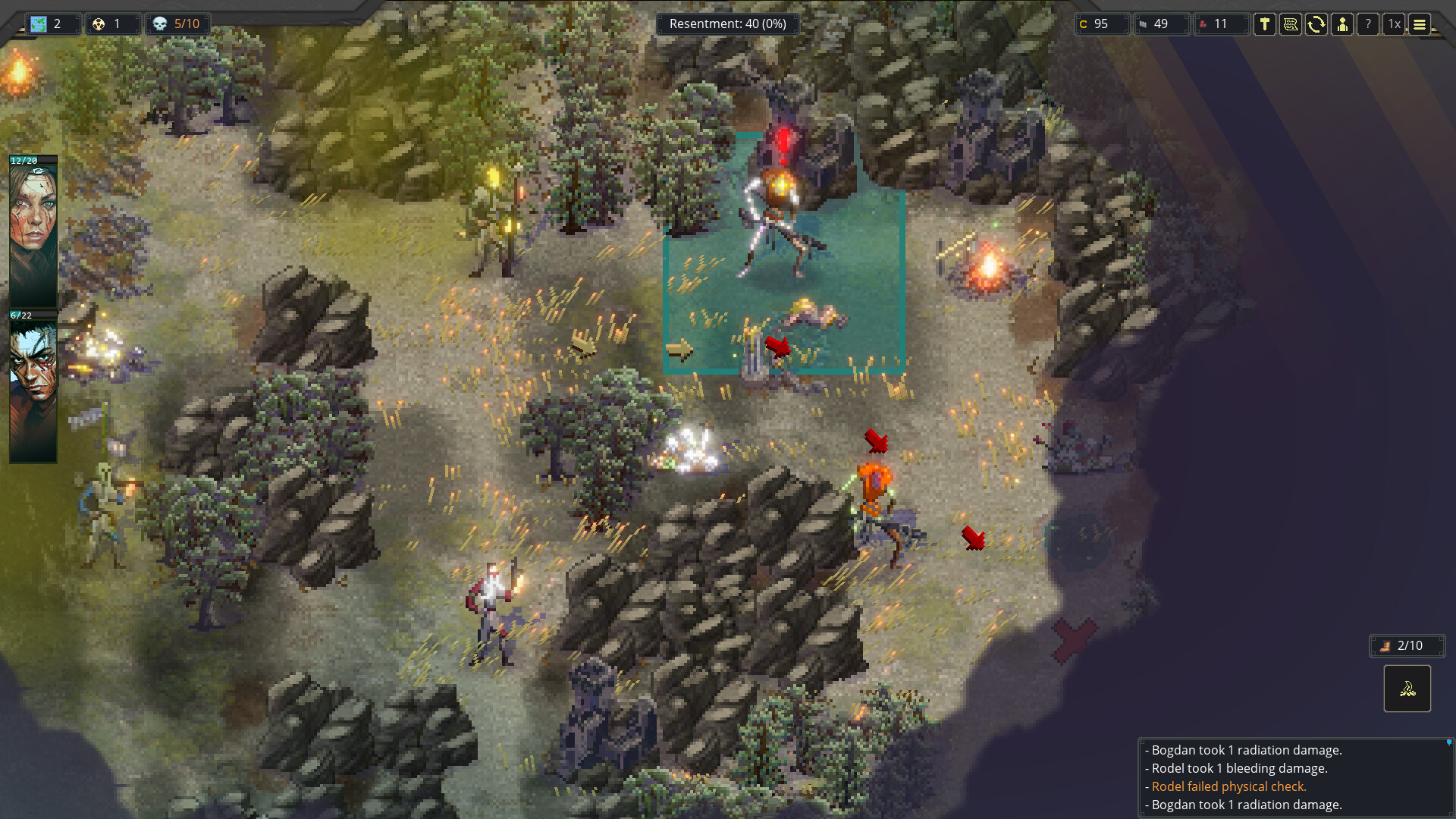Click the circular end-turn arrows icon

[1316, 24]
